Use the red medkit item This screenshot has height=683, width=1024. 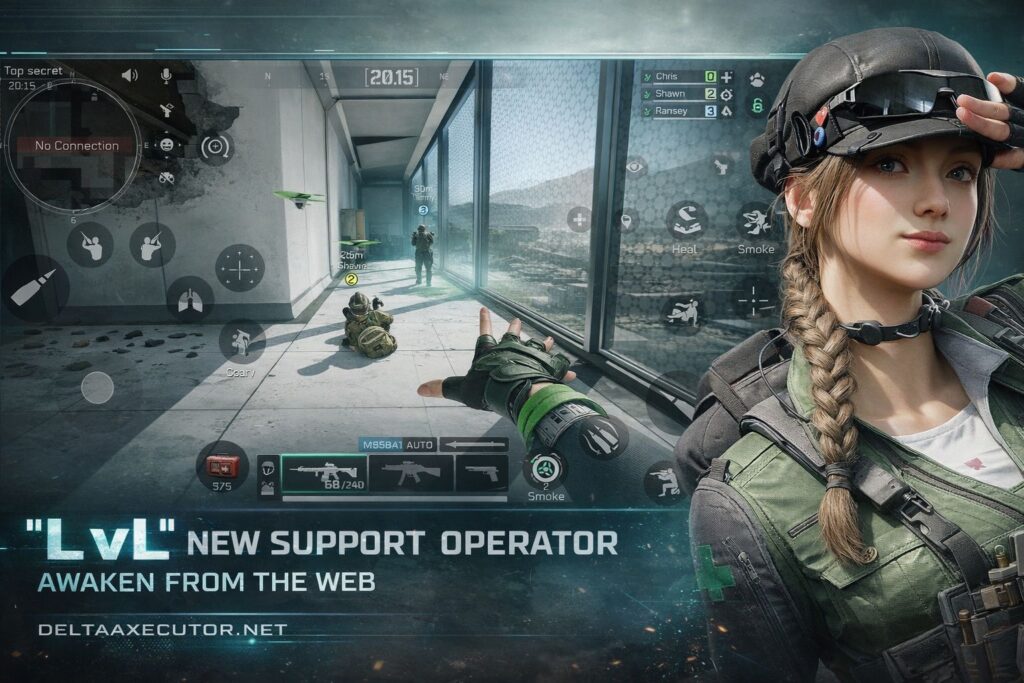222,465
